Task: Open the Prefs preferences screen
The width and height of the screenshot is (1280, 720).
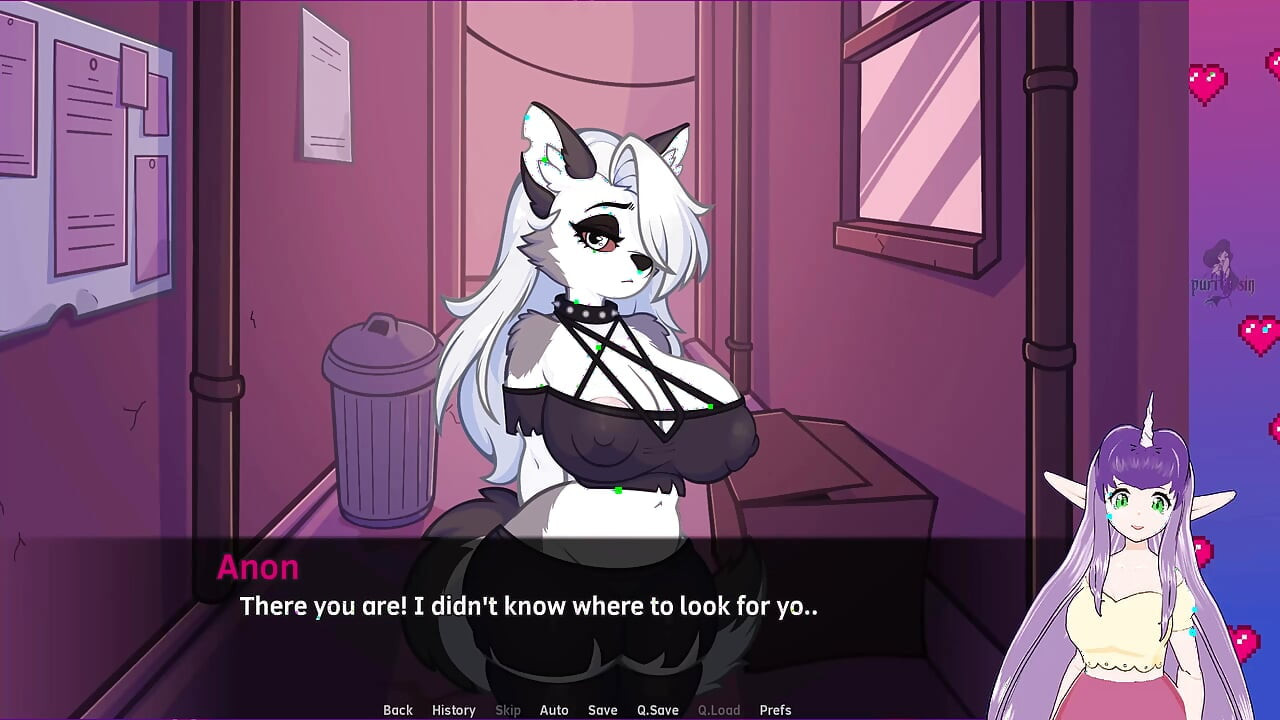Action: pos(775,710)
